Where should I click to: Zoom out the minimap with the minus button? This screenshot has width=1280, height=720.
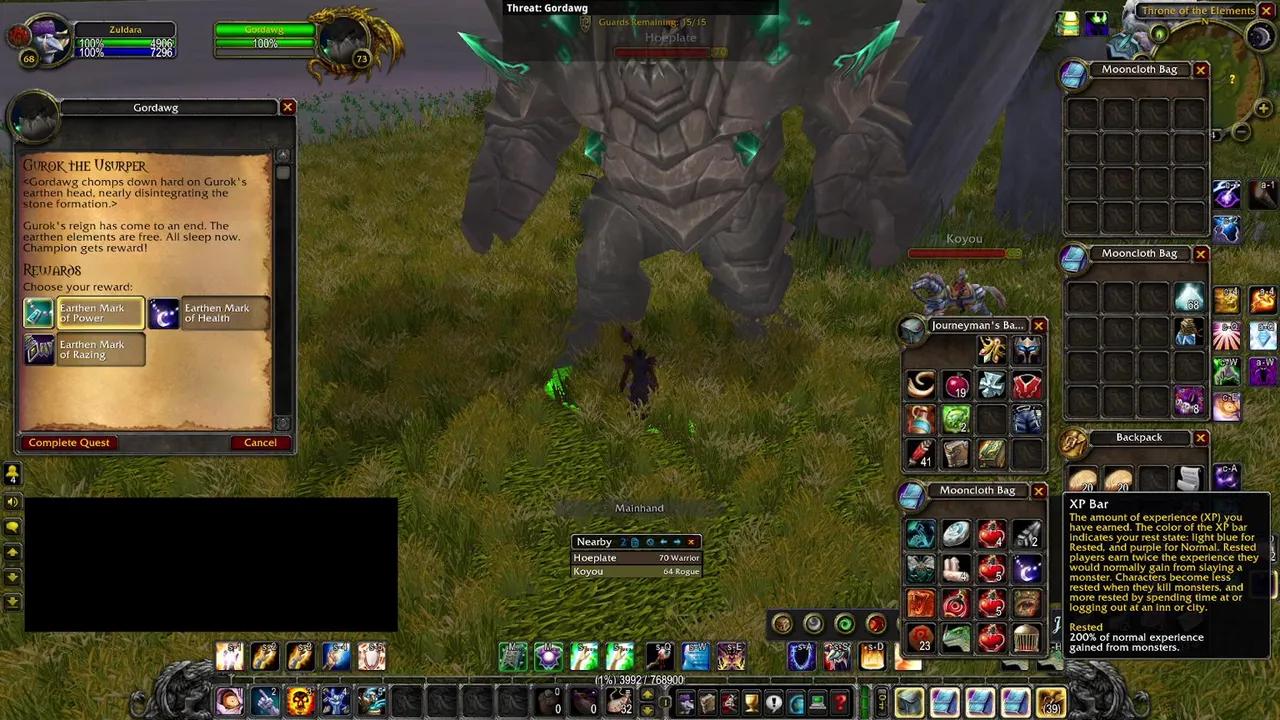pyautogui.click(x=1240, y=131)
